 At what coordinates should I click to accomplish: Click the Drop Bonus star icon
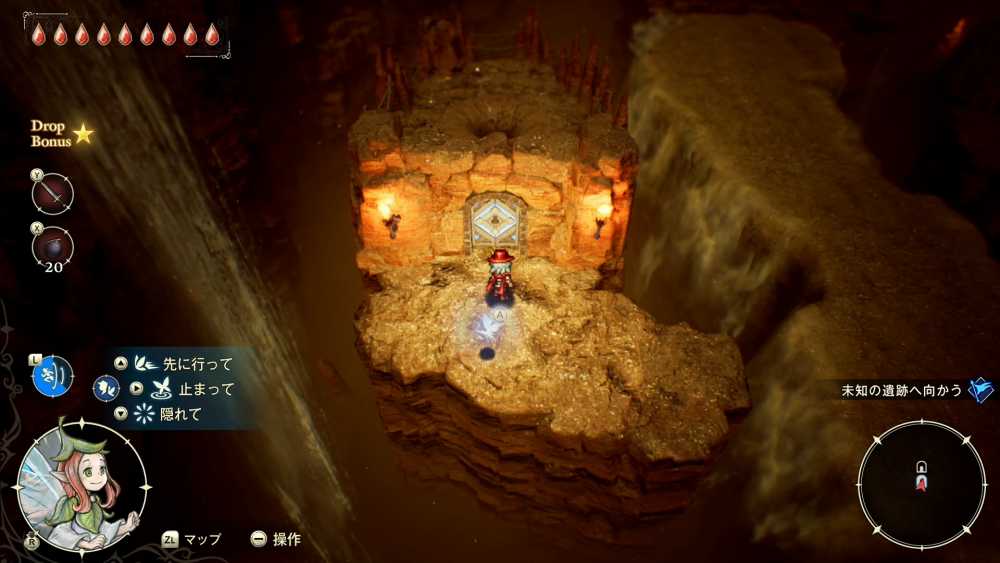(83, 133)
